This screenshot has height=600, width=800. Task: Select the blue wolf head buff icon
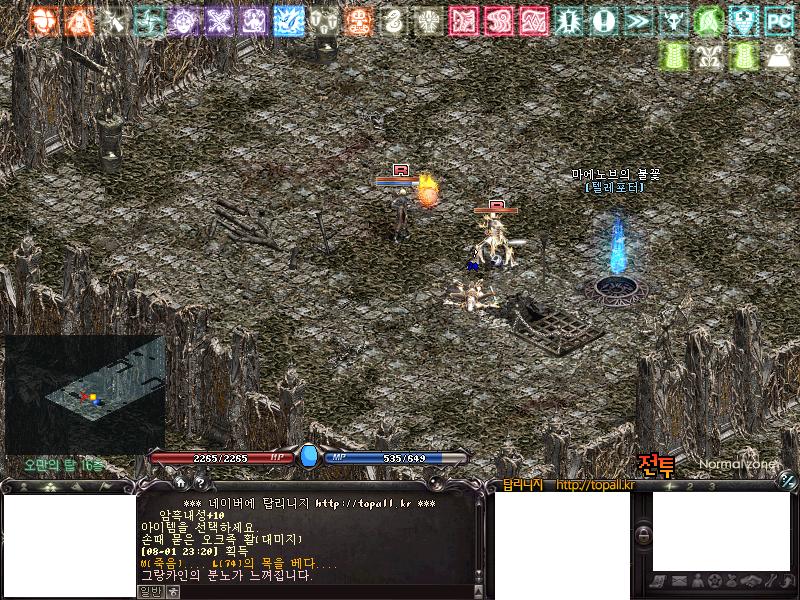click(x=288, y=20)
